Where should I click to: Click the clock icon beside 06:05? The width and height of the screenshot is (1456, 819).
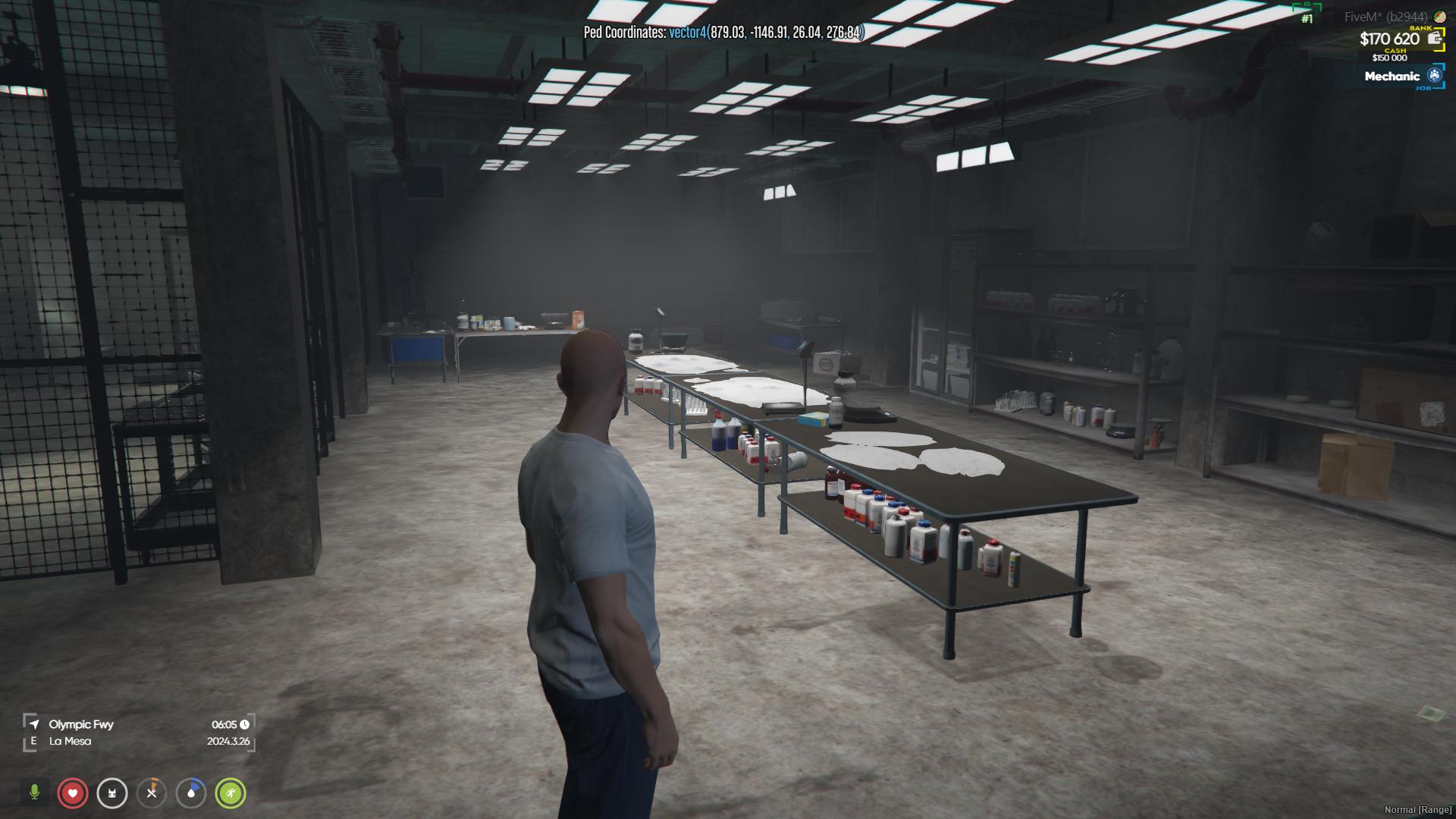(x=245, y=724)
